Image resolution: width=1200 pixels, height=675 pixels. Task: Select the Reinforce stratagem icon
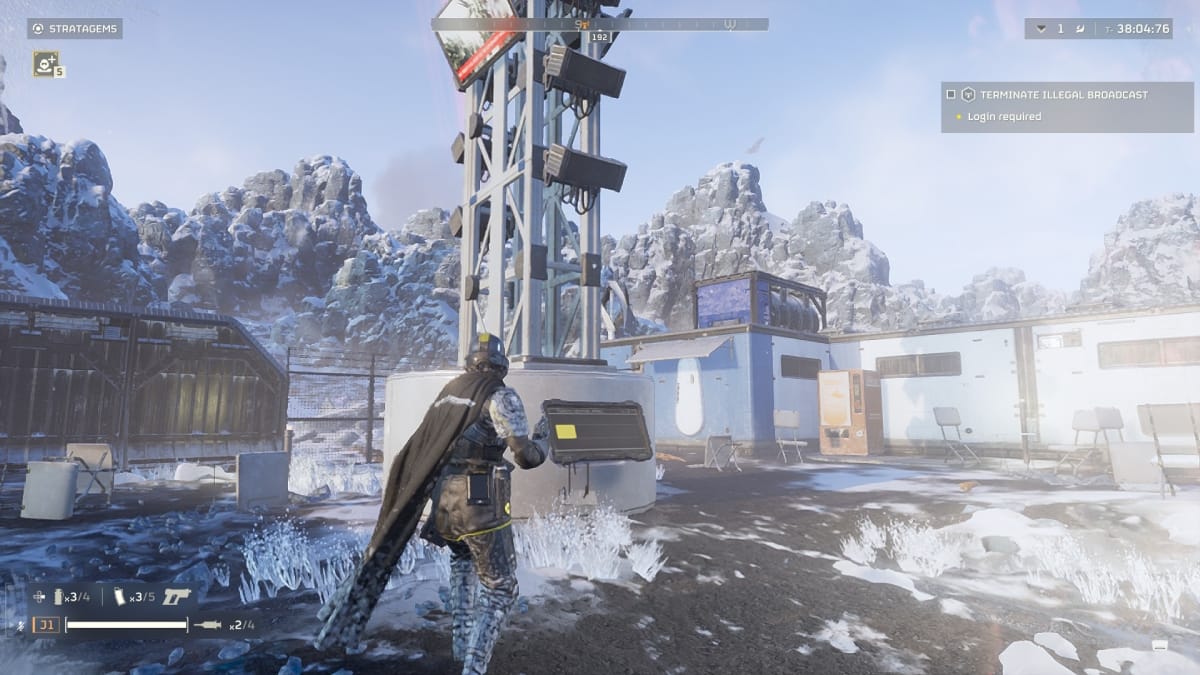tap(45, 64)
